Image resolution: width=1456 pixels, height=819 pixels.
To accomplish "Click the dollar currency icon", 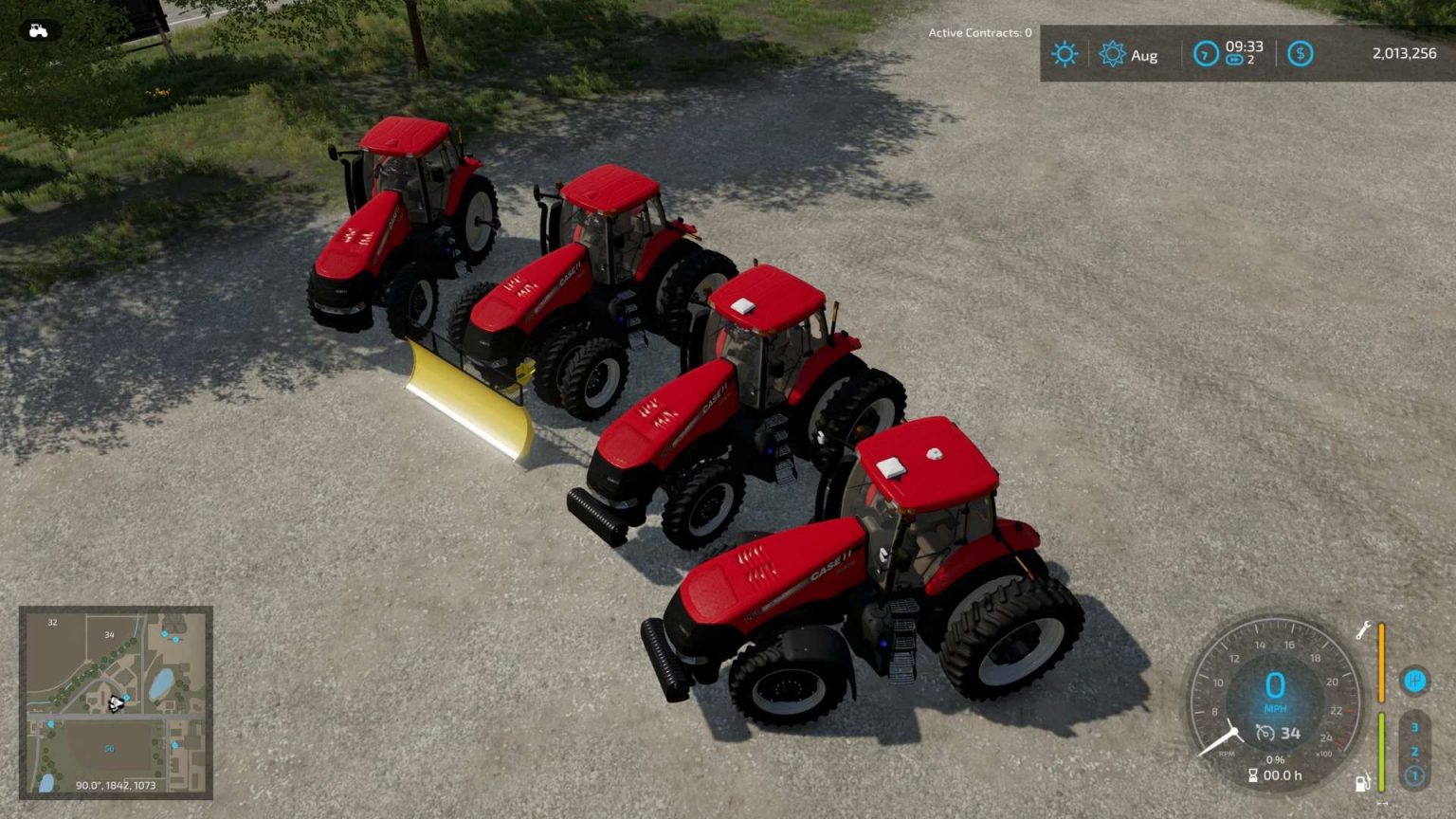I will click(1300, 53).
